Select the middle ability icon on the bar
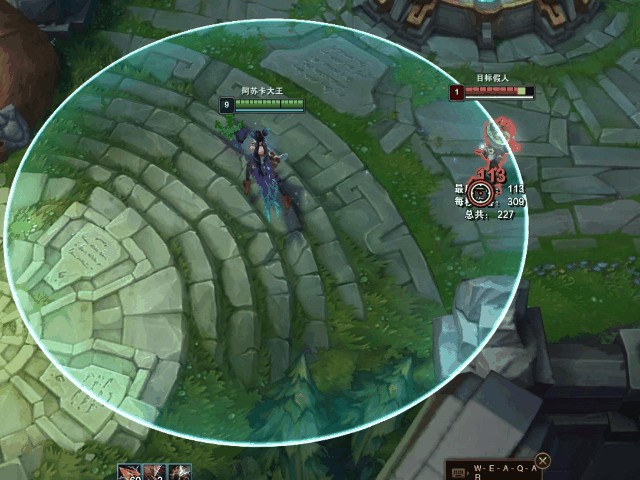The image size is (640, 480). [x=155, y=472]
